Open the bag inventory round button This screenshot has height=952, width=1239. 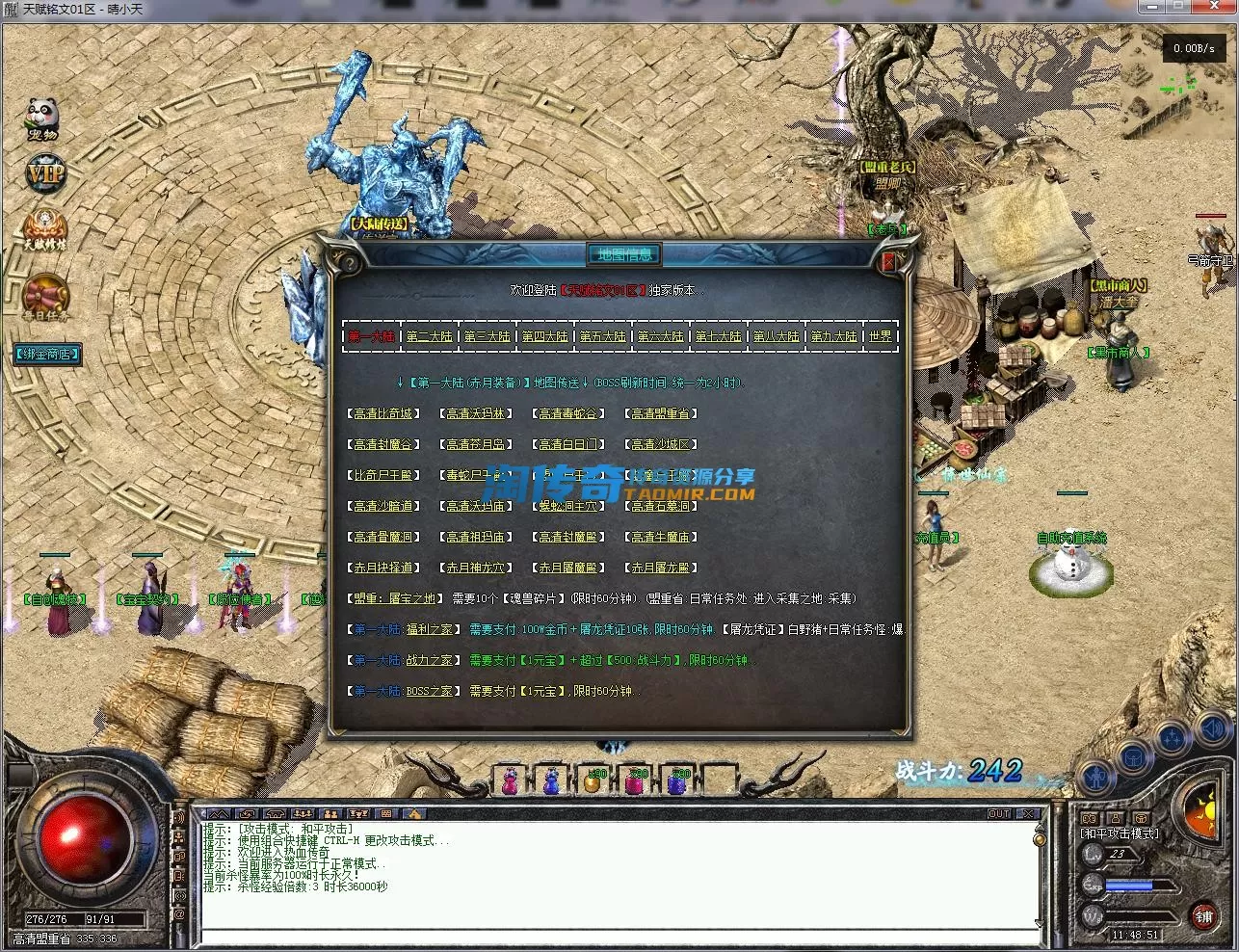[x=1133, y=758]
